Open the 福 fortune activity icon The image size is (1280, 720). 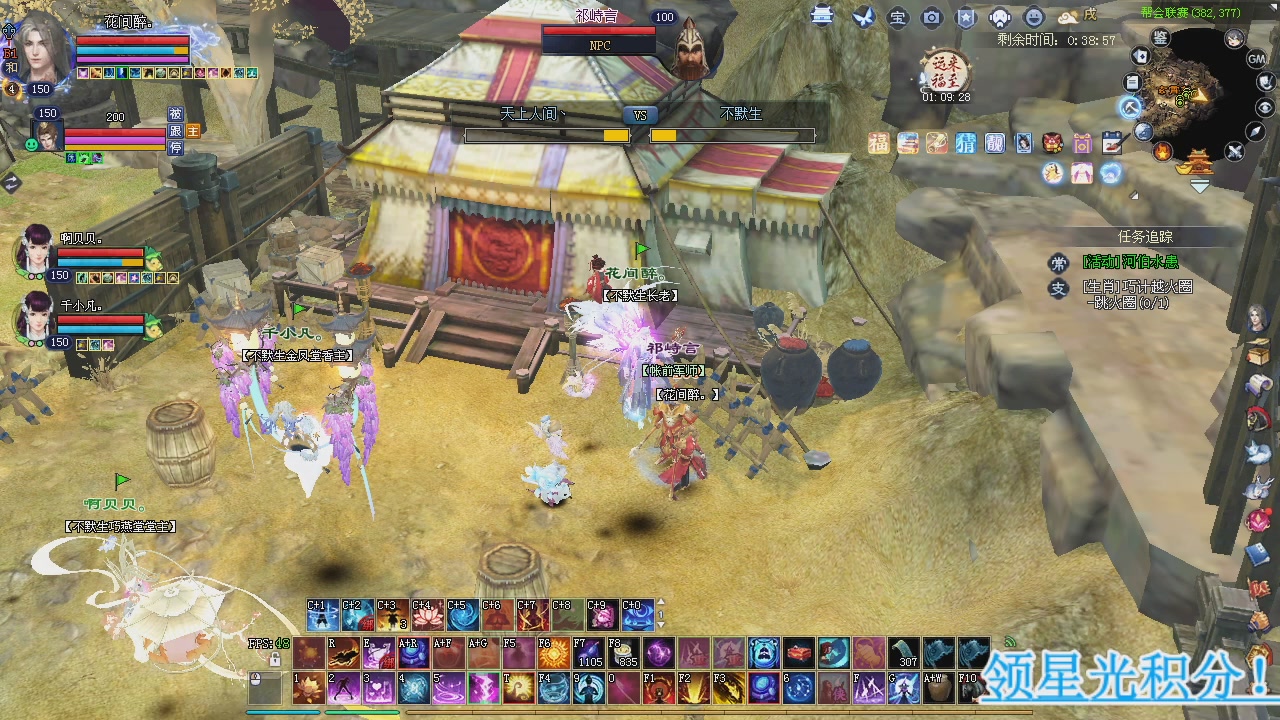pyautogui.click(x=878, y=143)
